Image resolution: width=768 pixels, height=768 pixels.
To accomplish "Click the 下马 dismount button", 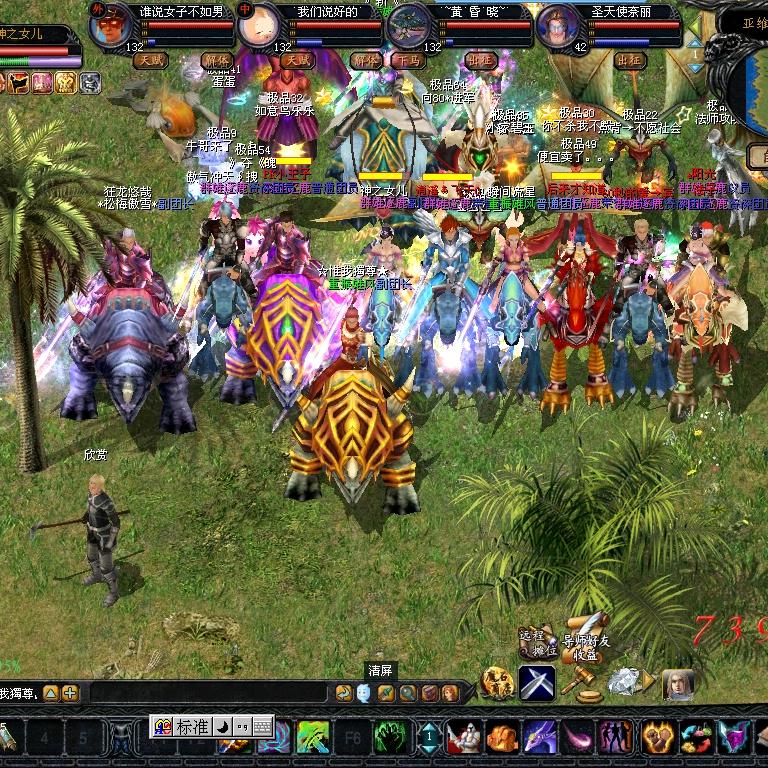I will pyautogui.click(x=407, y=60).
